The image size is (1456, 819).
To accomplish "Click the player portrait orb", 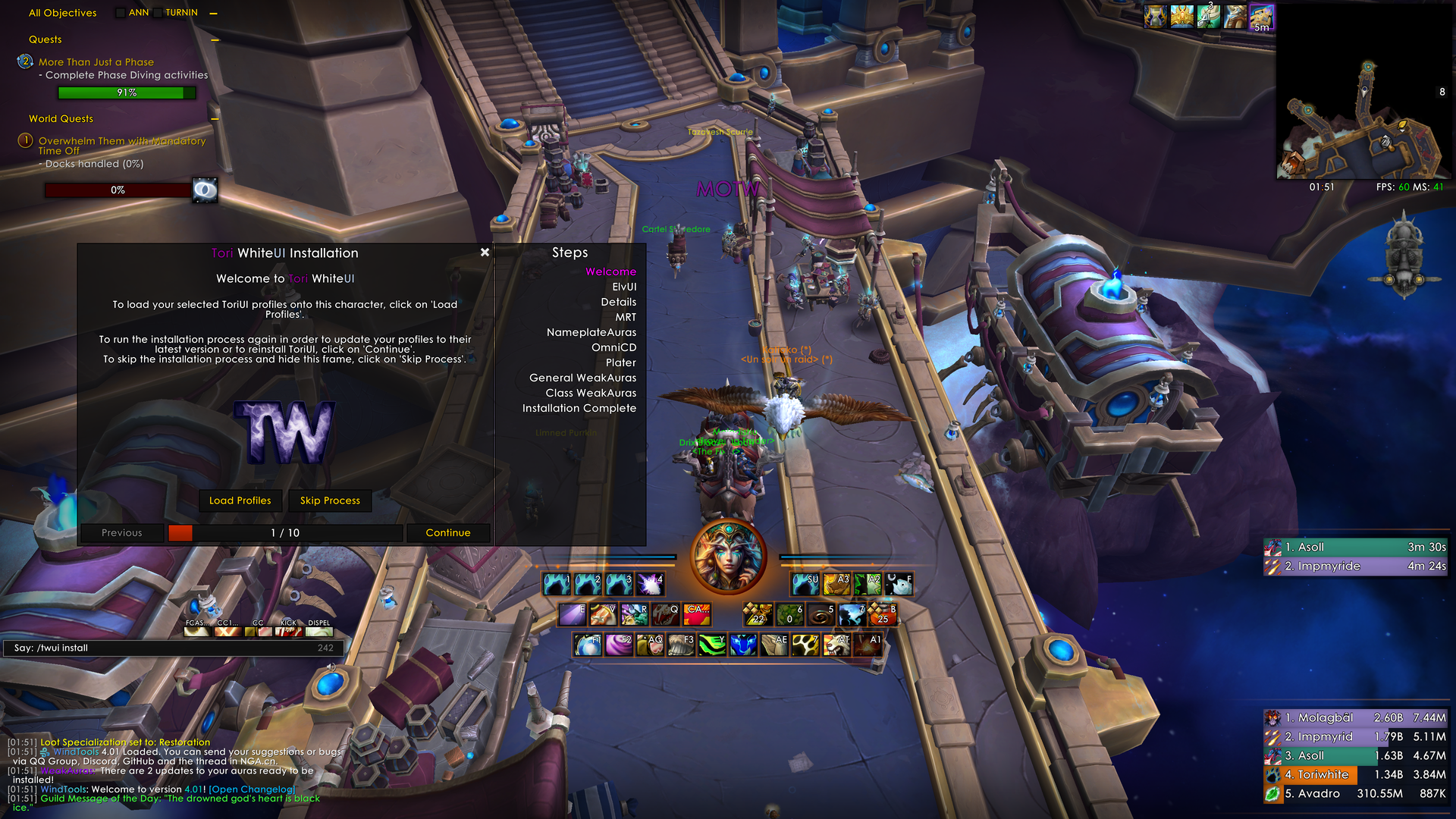I will (728, 557).
